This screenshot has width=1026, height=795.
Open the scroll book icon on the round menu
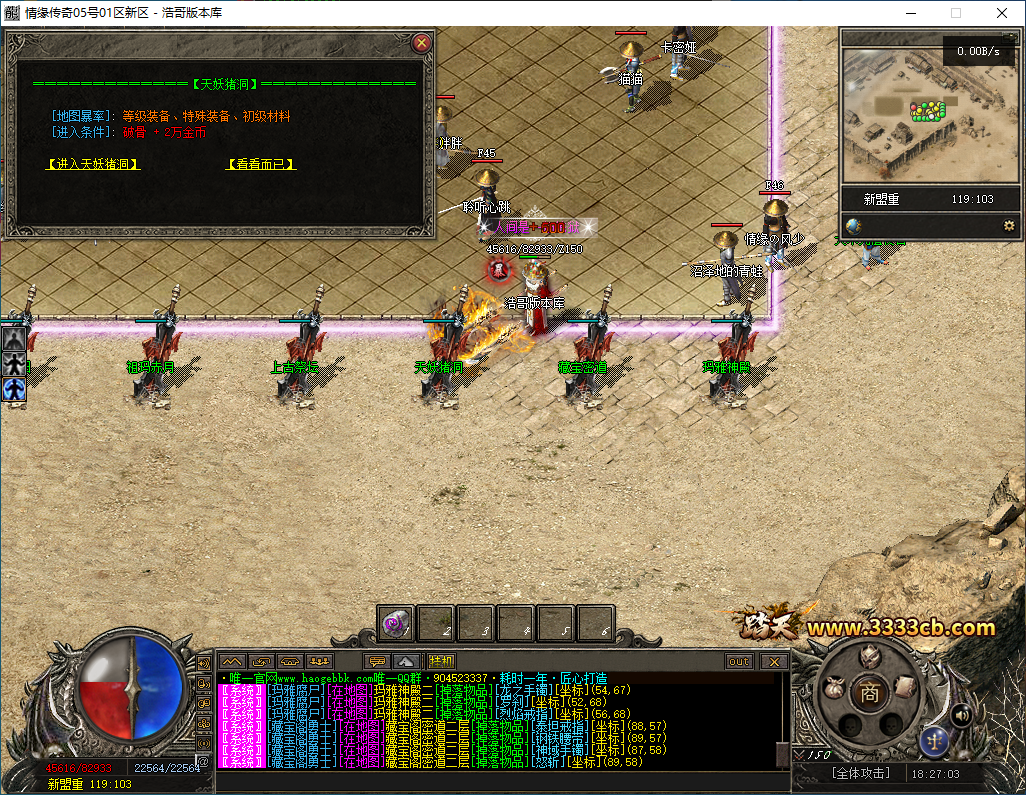coord(903,686)
